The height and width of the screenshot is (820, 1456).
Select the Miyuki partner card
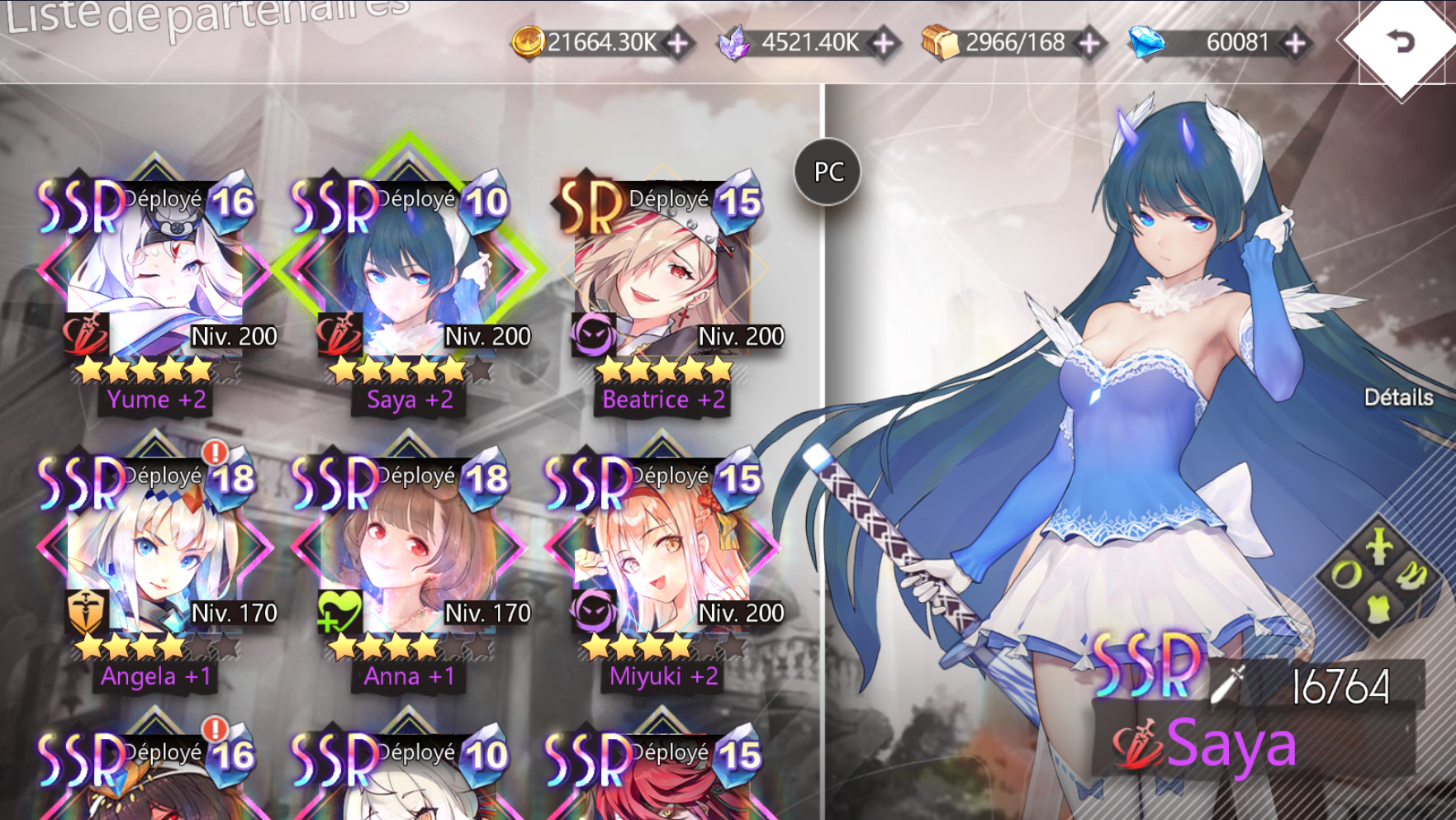coord(662,549)
